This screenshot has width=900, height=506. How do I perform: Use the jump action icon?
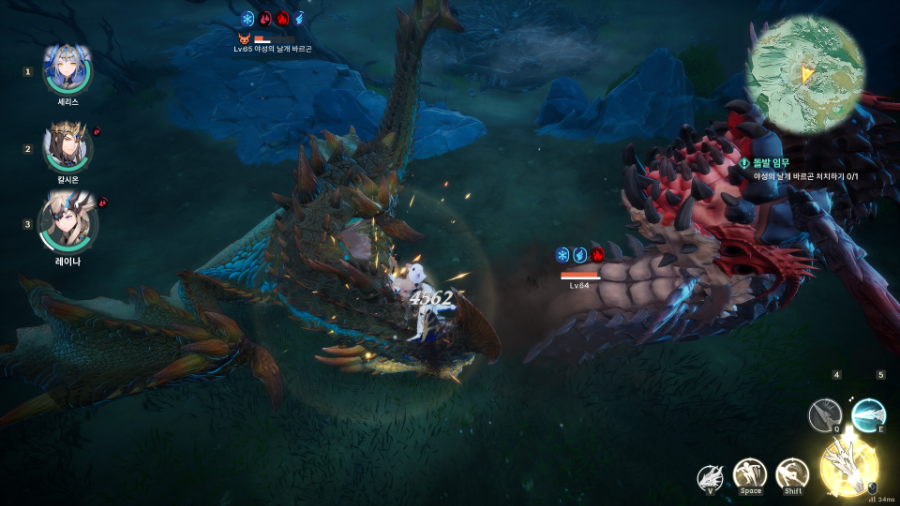click(x=750, y=473)
